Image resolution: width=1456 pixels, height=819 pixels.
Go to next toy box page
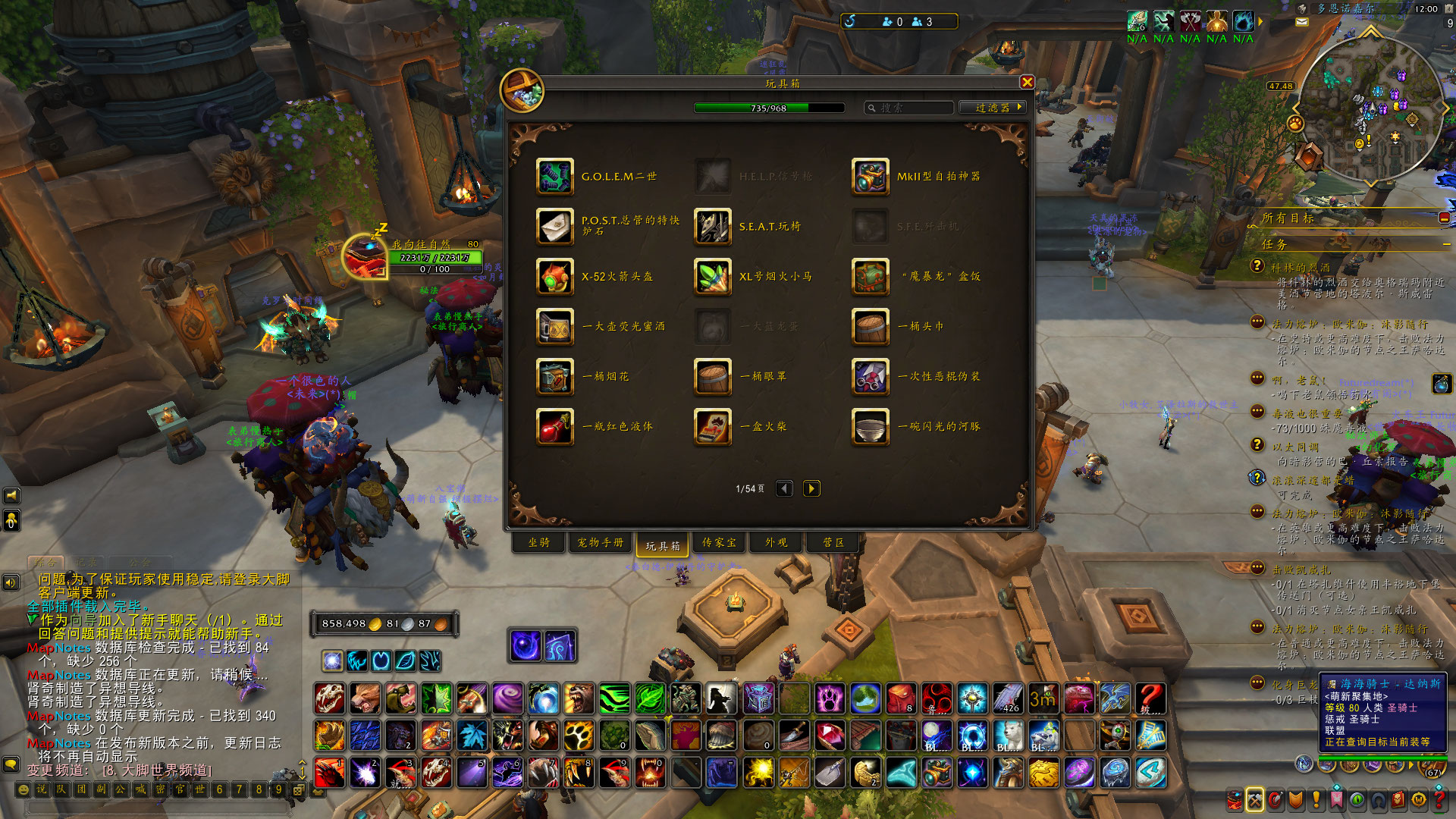pos(811,488)
